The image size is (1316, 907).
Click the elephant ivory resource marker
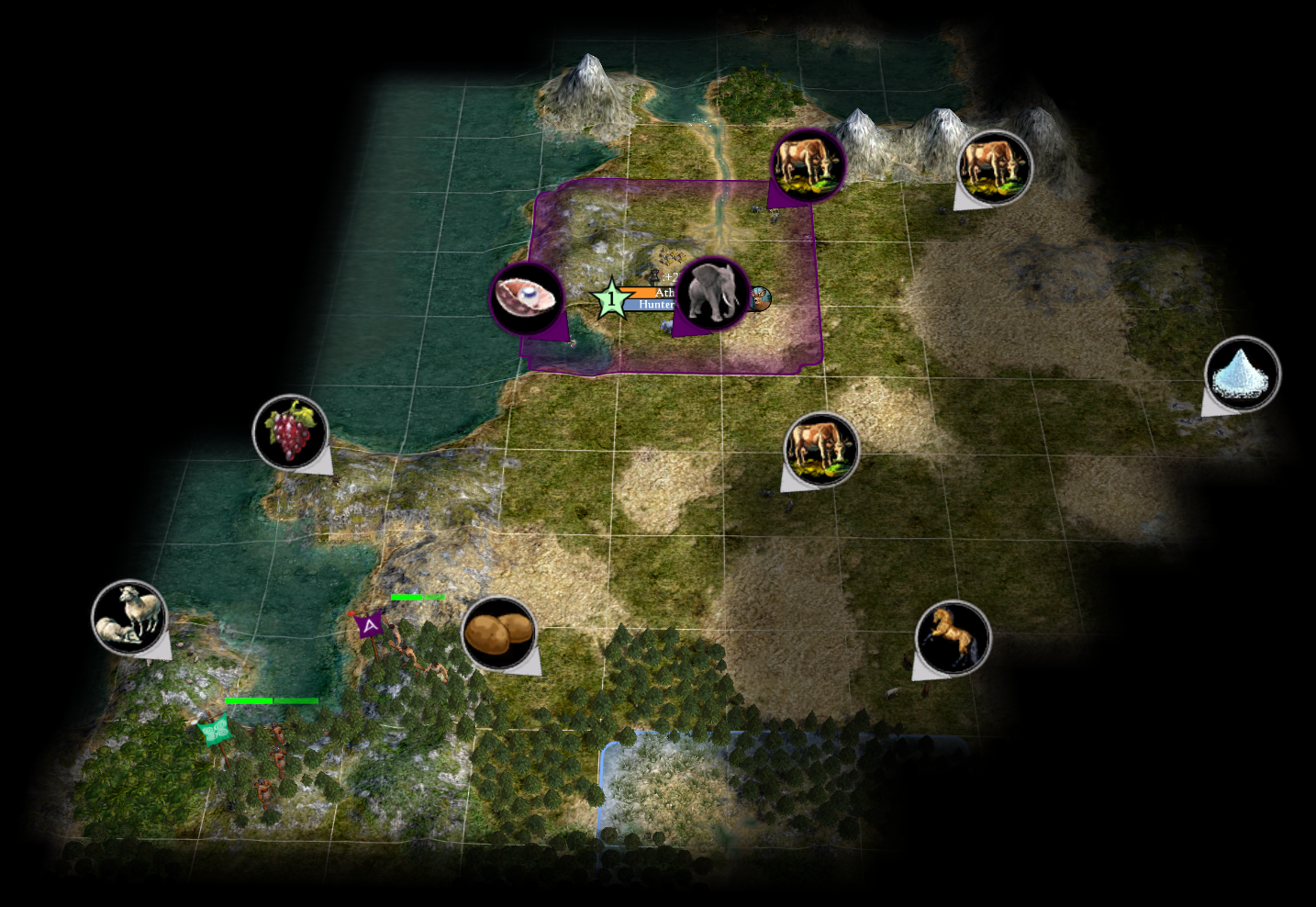tap(713, 294)
